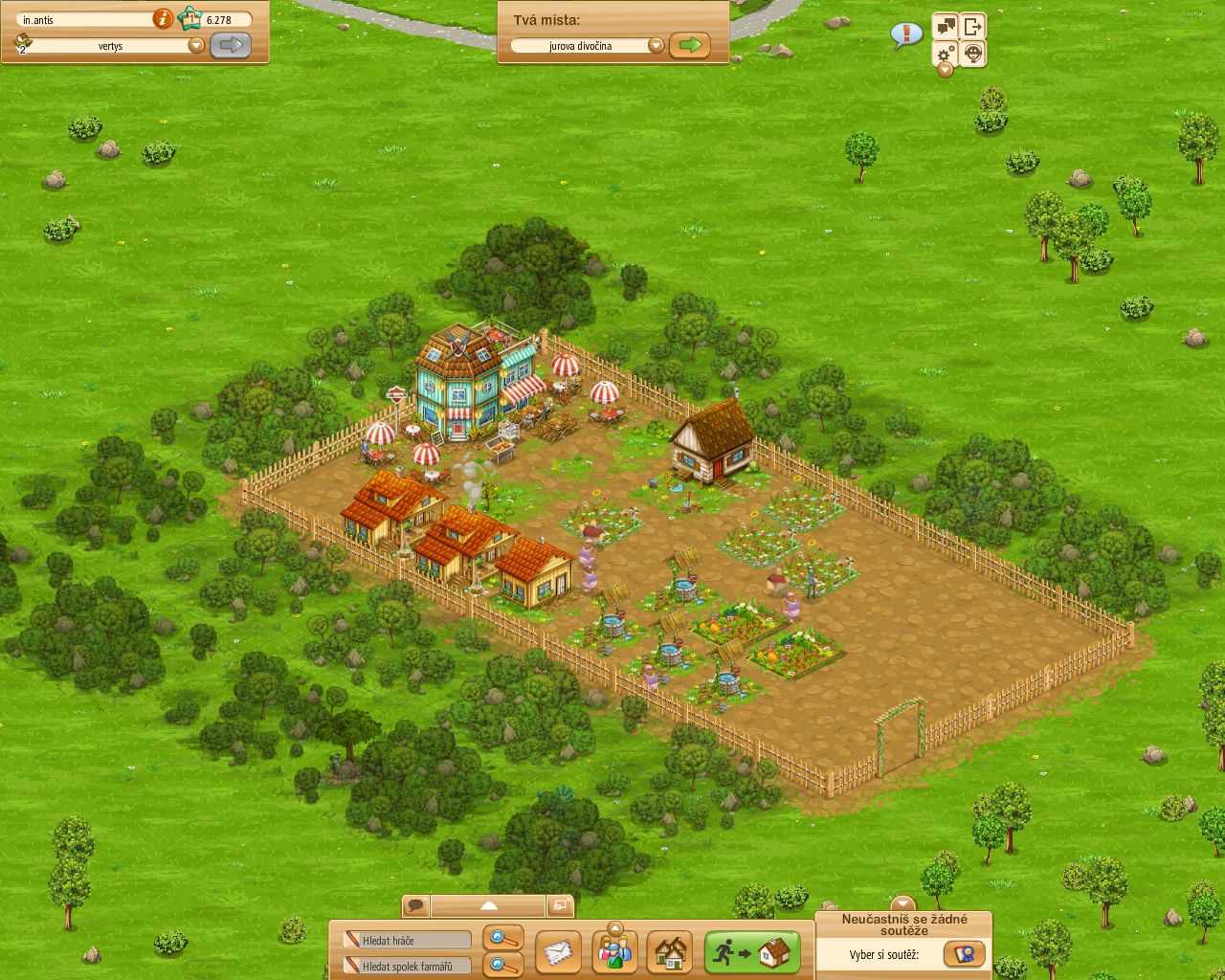Collapse the top-right icon panel chevron
The width and height of the screenshot is (1225, 980).
pos(945,70)
